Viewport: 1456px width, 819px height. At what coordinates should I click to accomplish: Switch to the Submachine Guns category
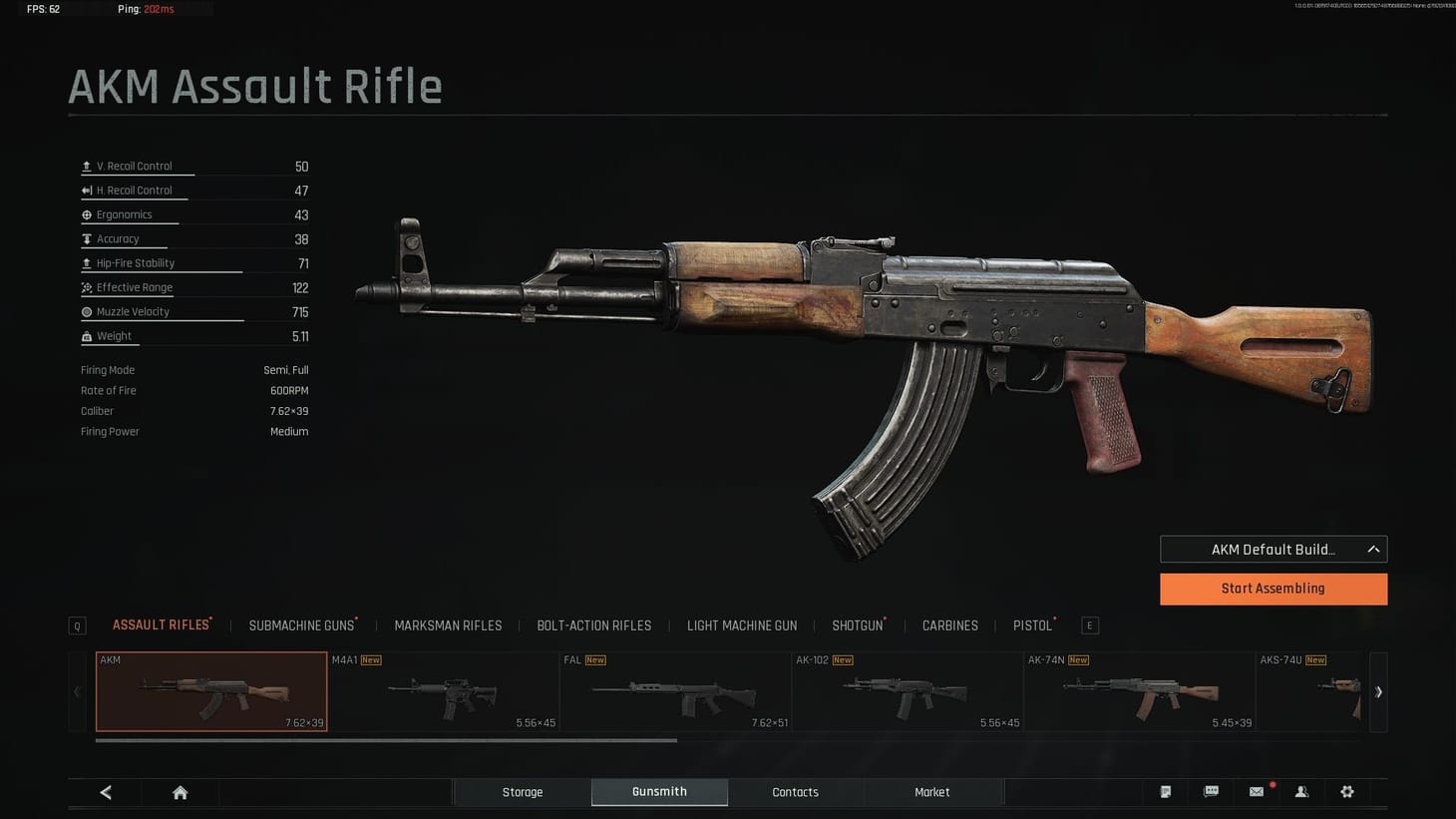pyautogui.click(x=302, y=625)
